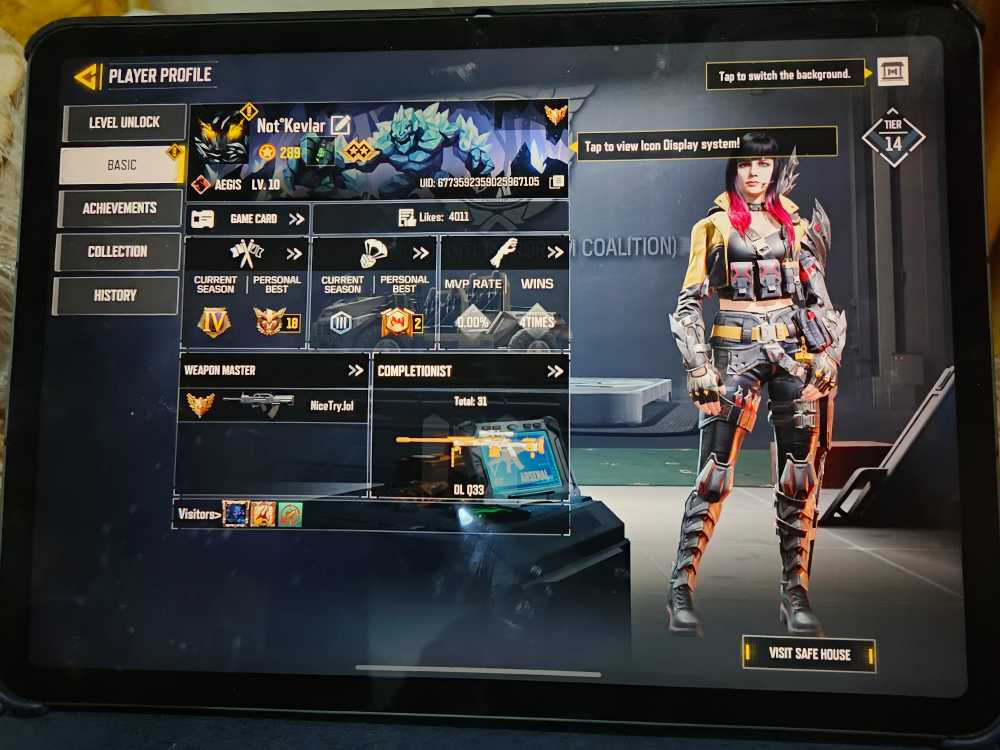This screenshot has height=750, width=1000.
Task: View the first visitor's avatar
Action: (x=236, y=514)
